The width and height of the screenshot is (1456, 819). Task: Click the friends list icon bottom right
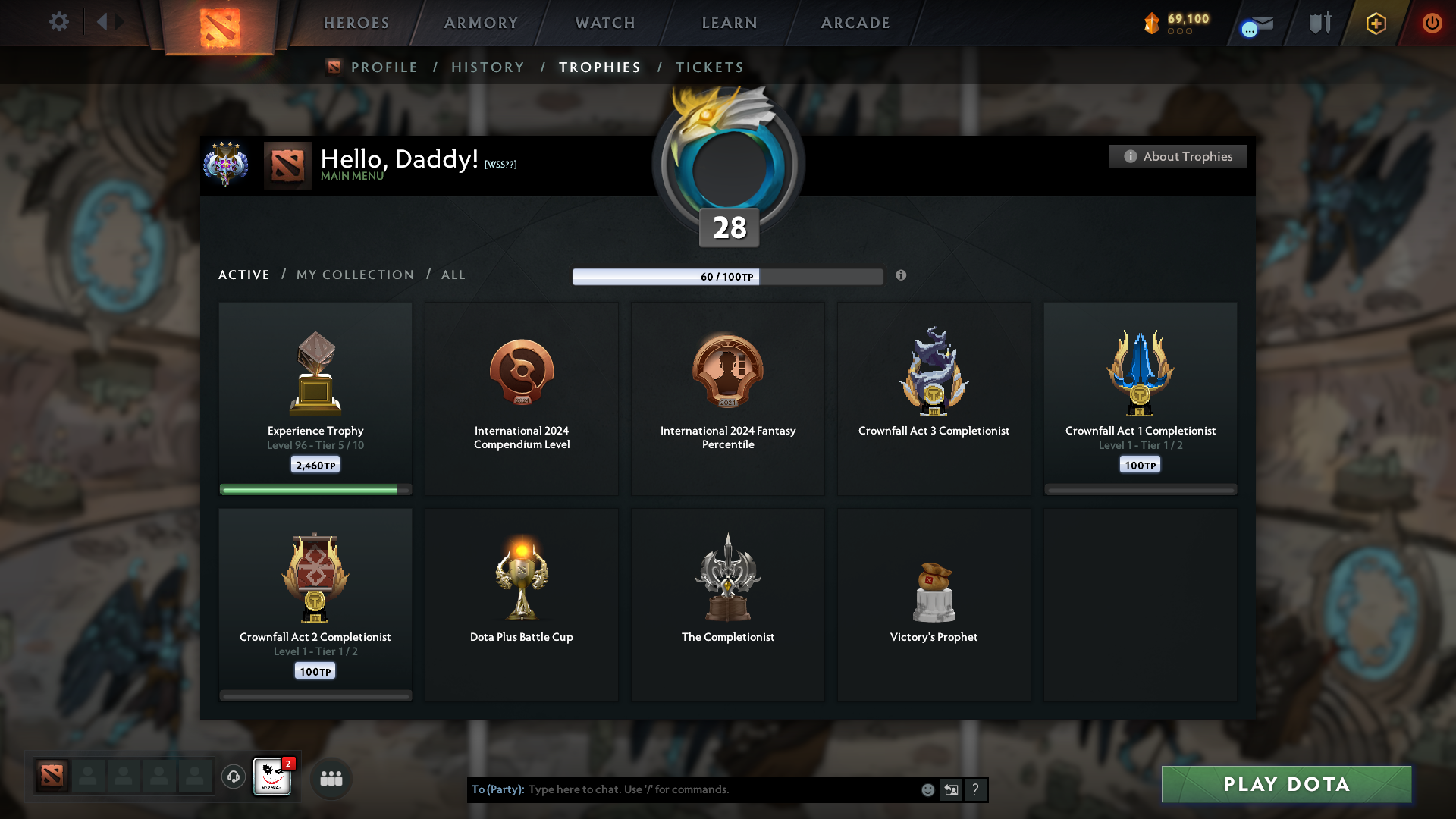coord(331,778)
